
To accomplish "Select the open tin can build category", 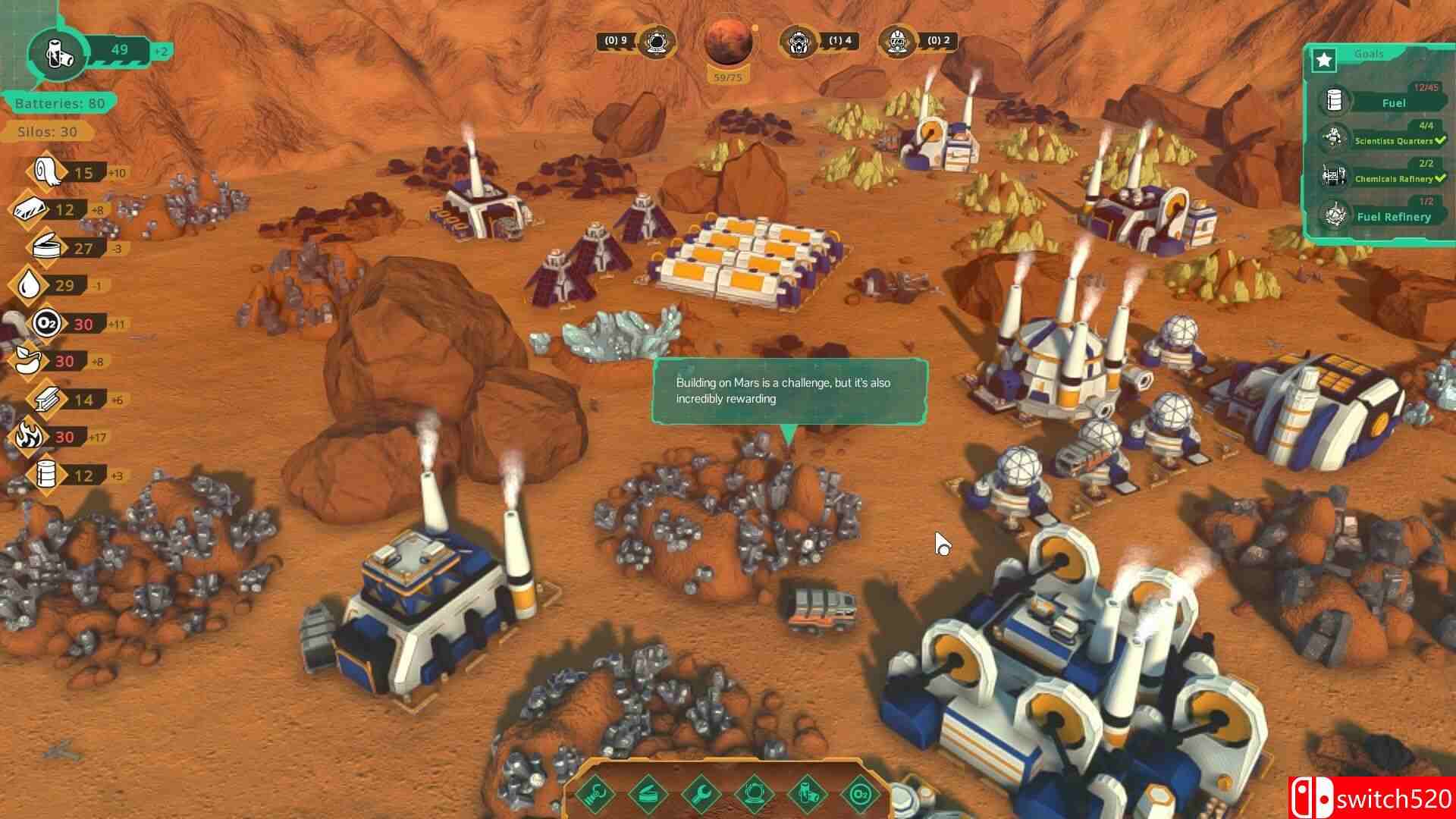I will [x=649, y=793].
